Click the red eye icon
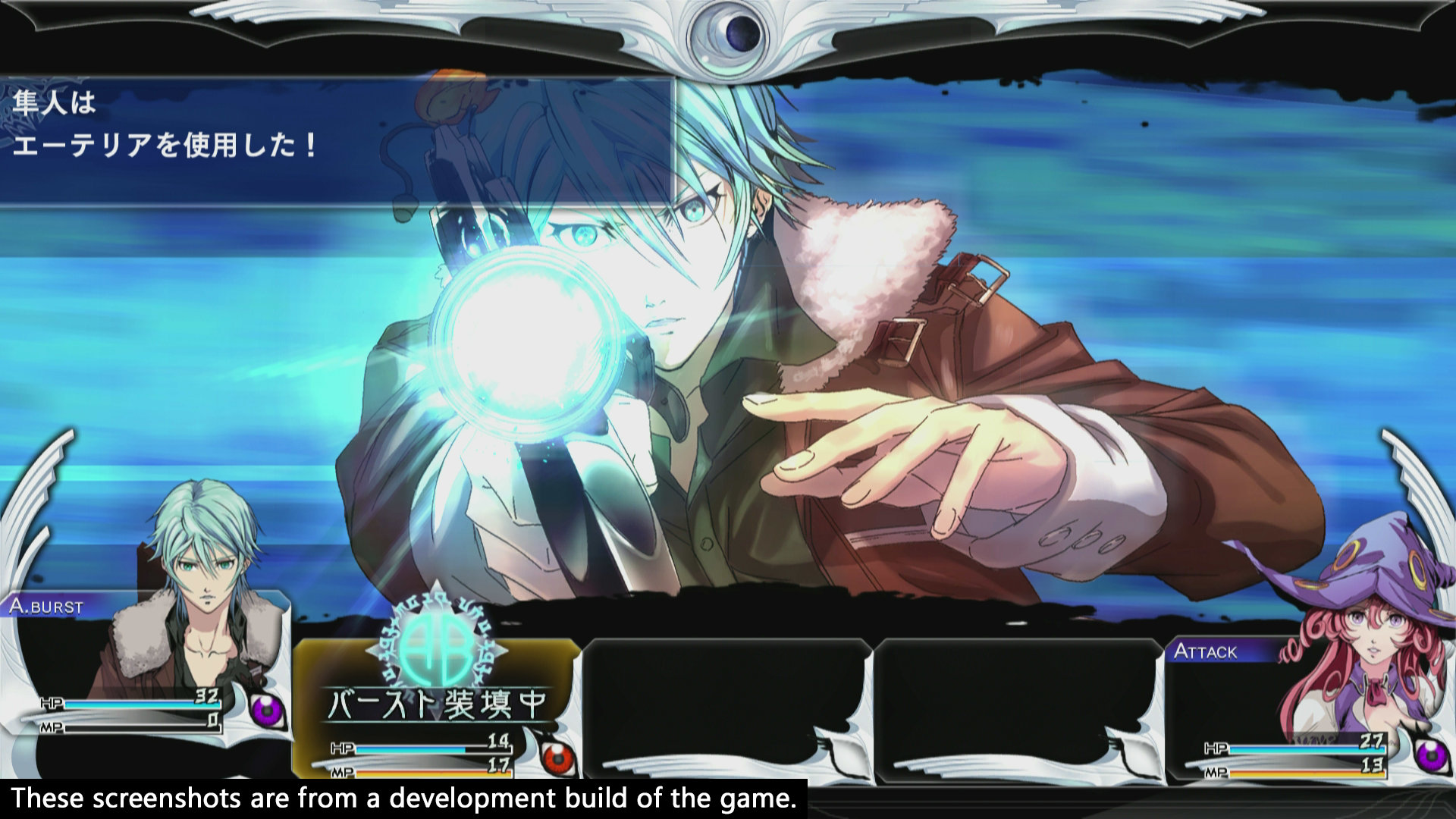1456x819 pixels. coord(558,756)
